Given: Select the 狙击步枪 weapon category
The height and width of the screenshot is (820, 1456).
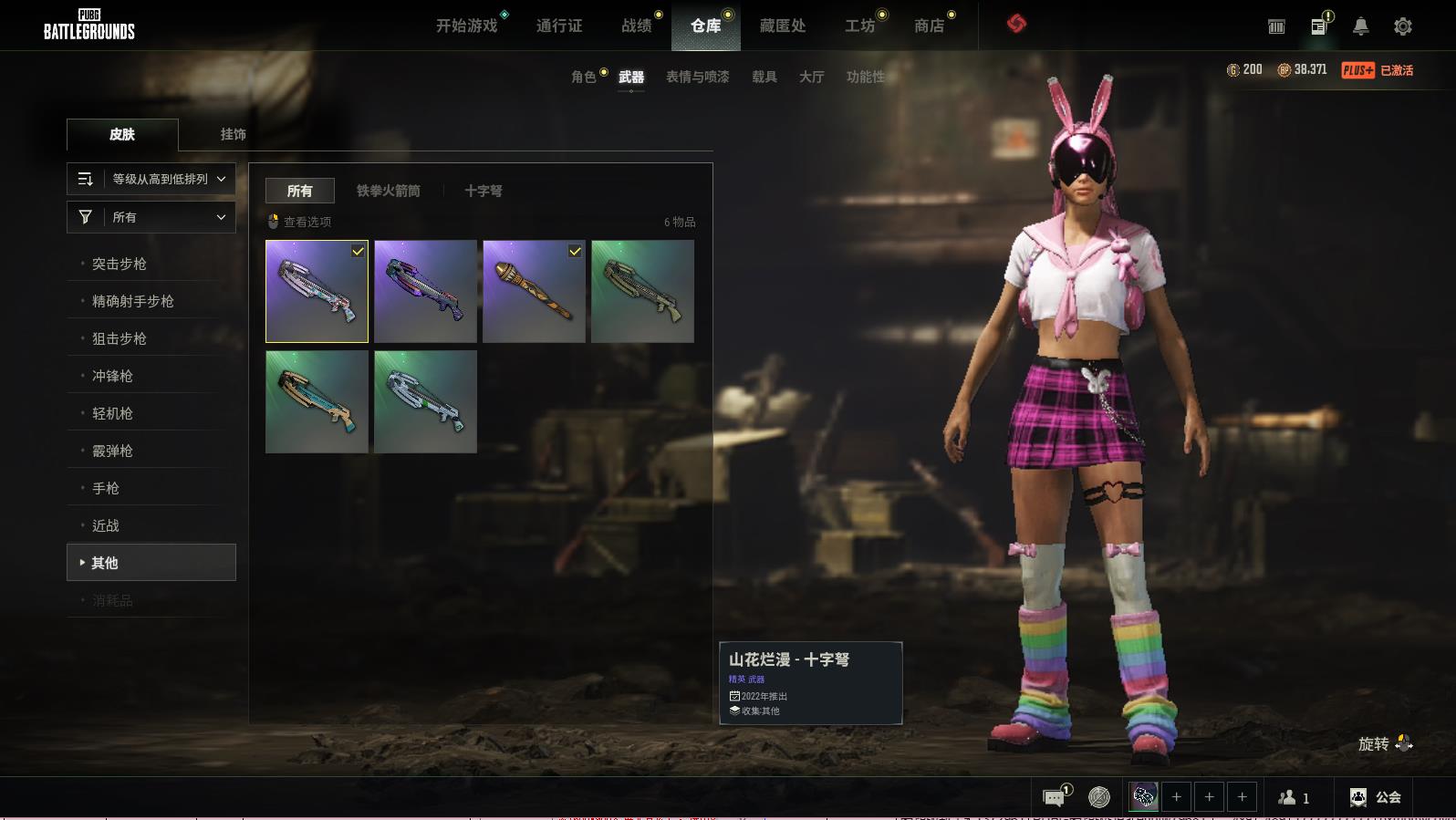Looking at the screenshot, I should point(120,338).
